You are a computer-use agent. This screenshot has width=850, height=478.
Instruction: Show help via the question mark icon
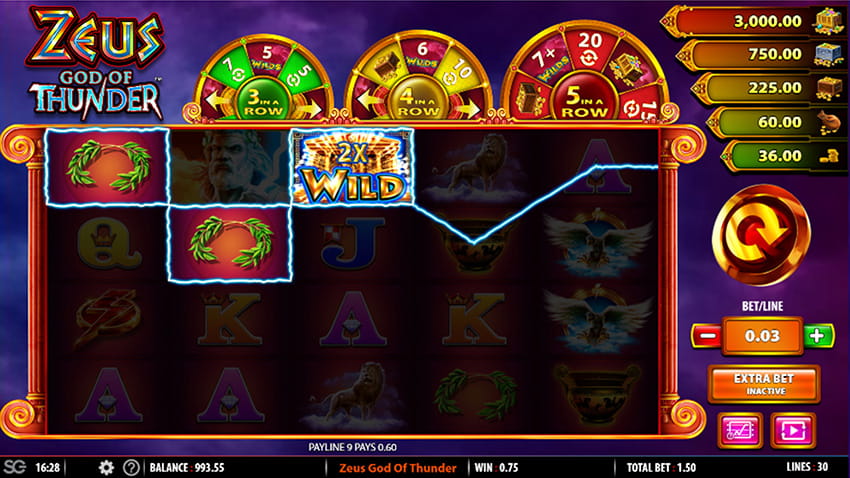131,468
